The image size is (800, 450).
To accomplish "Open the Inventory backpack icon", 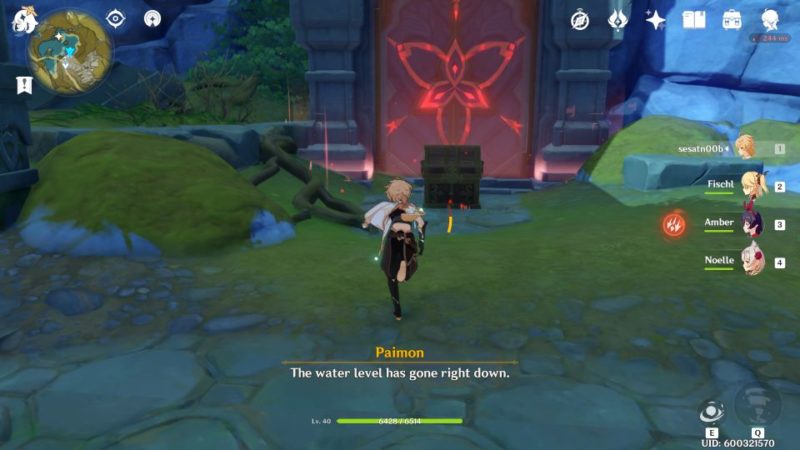I will click(x=732, y=20).
